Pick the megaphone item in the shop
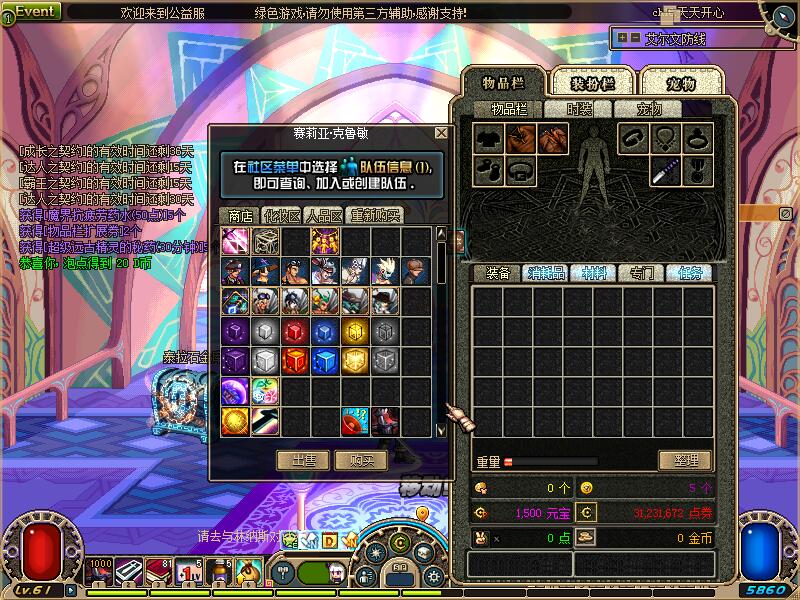The image size is (800, 600). (x=355, y=421)
